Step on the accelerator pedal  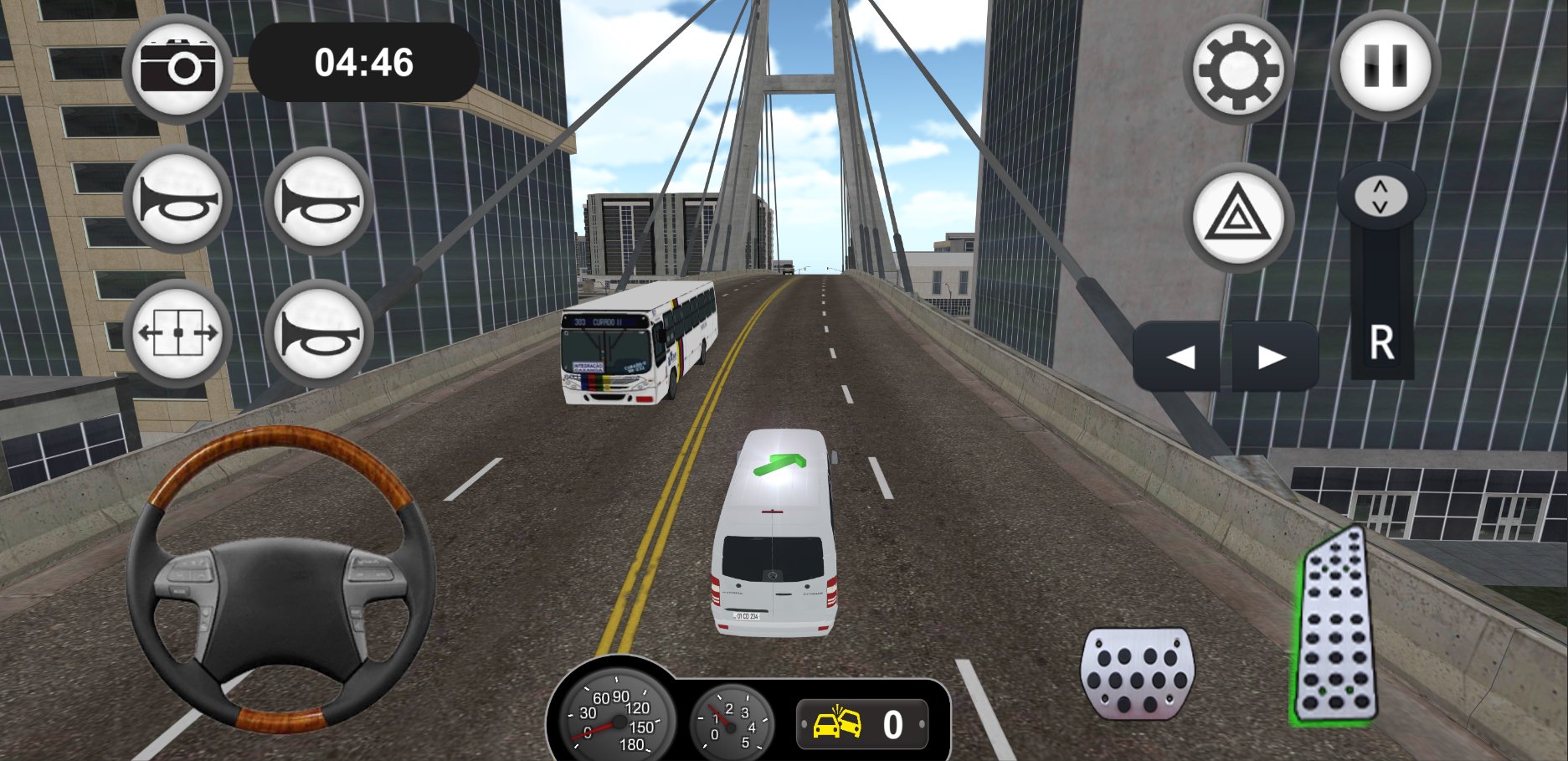1334,628
